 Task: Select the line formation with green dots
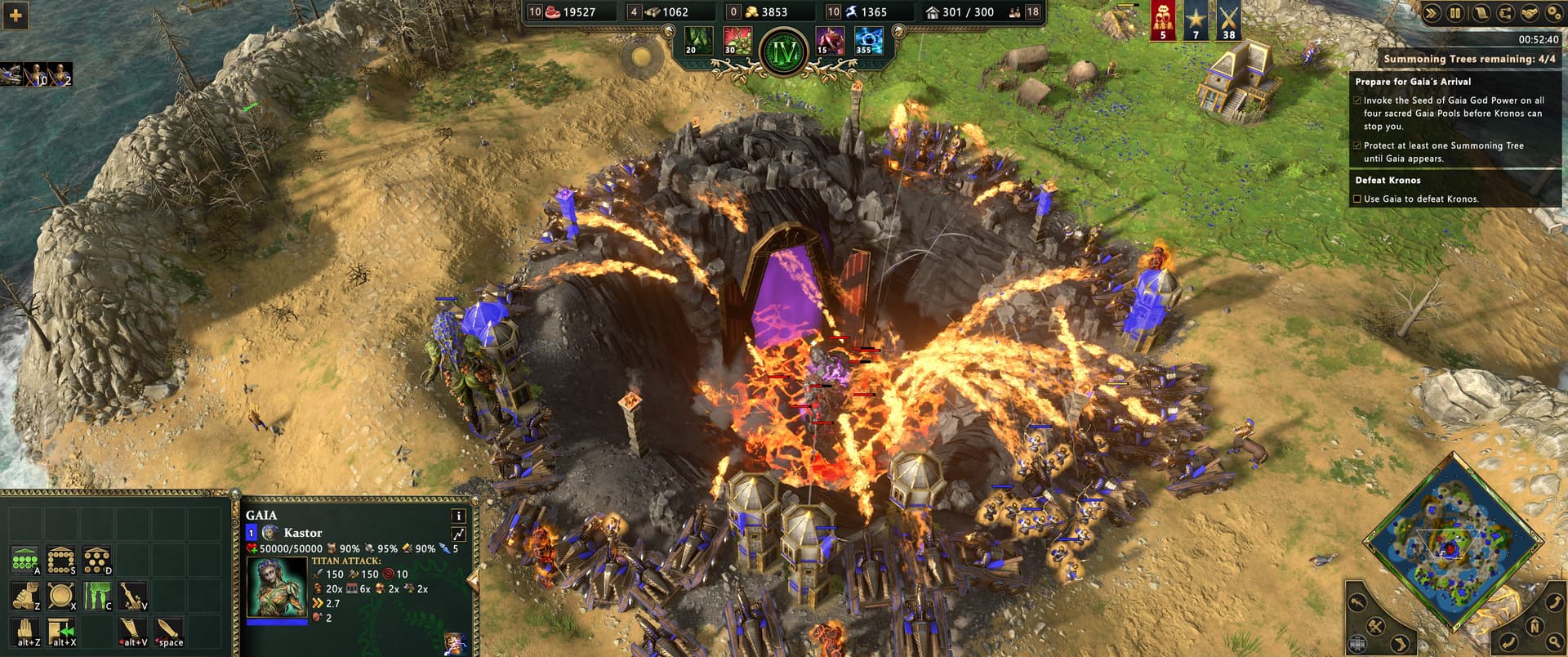(24, 561)
